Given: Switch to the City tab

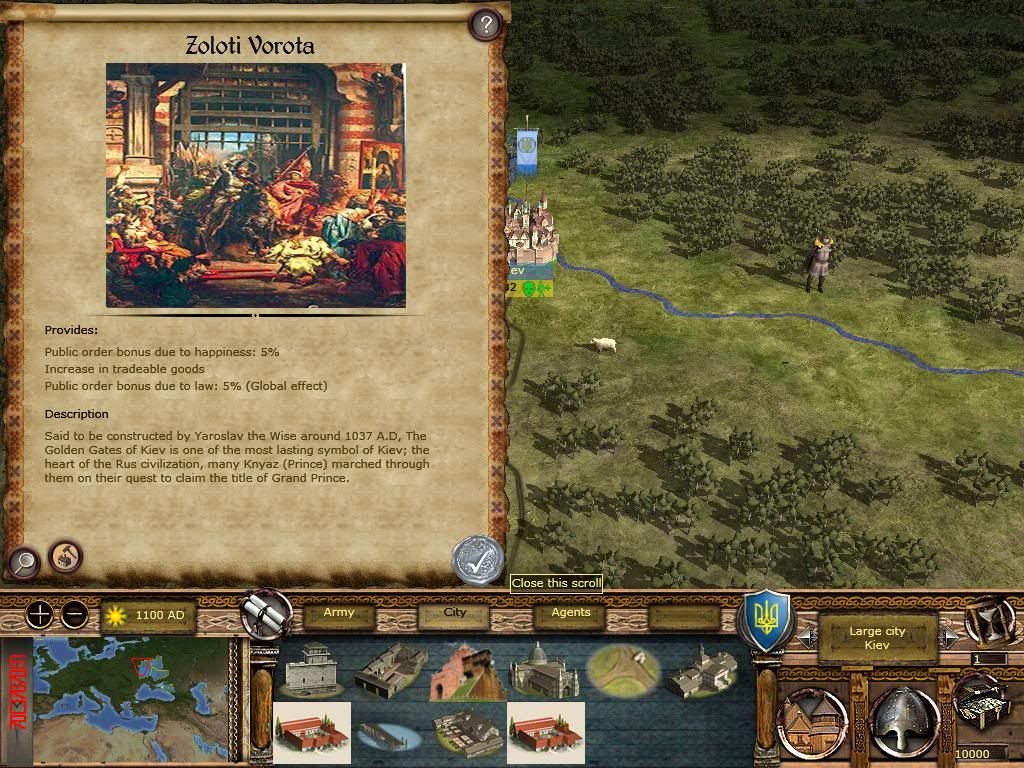Looking at the screenshot, I should (x=455, y=614).
